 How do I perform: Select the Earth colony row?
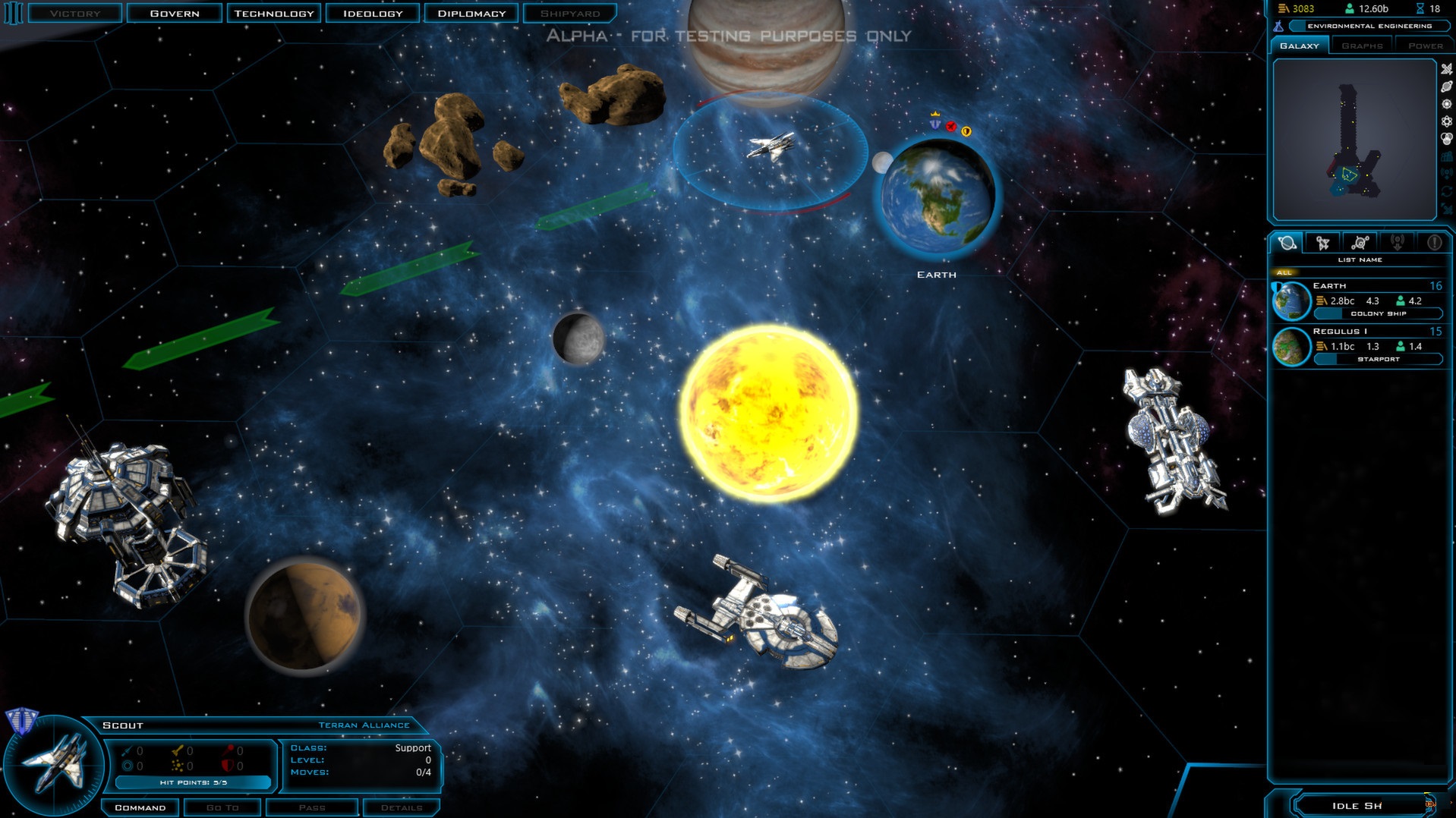pyautogui.click(x=1359, y=300)
